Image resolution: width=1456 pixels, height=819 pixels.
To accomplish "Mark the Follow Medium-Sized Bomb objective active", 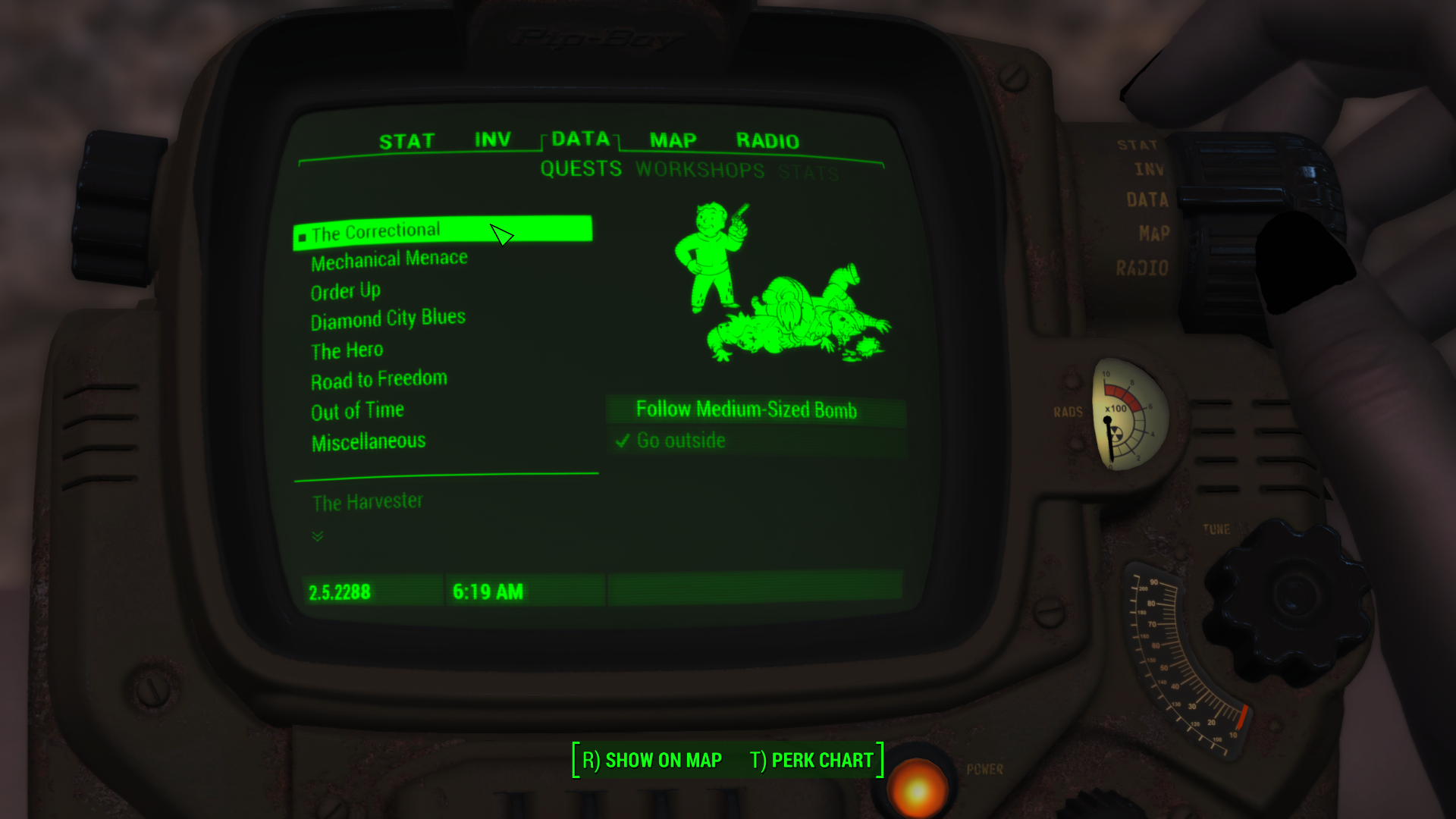I will [747, 409].
